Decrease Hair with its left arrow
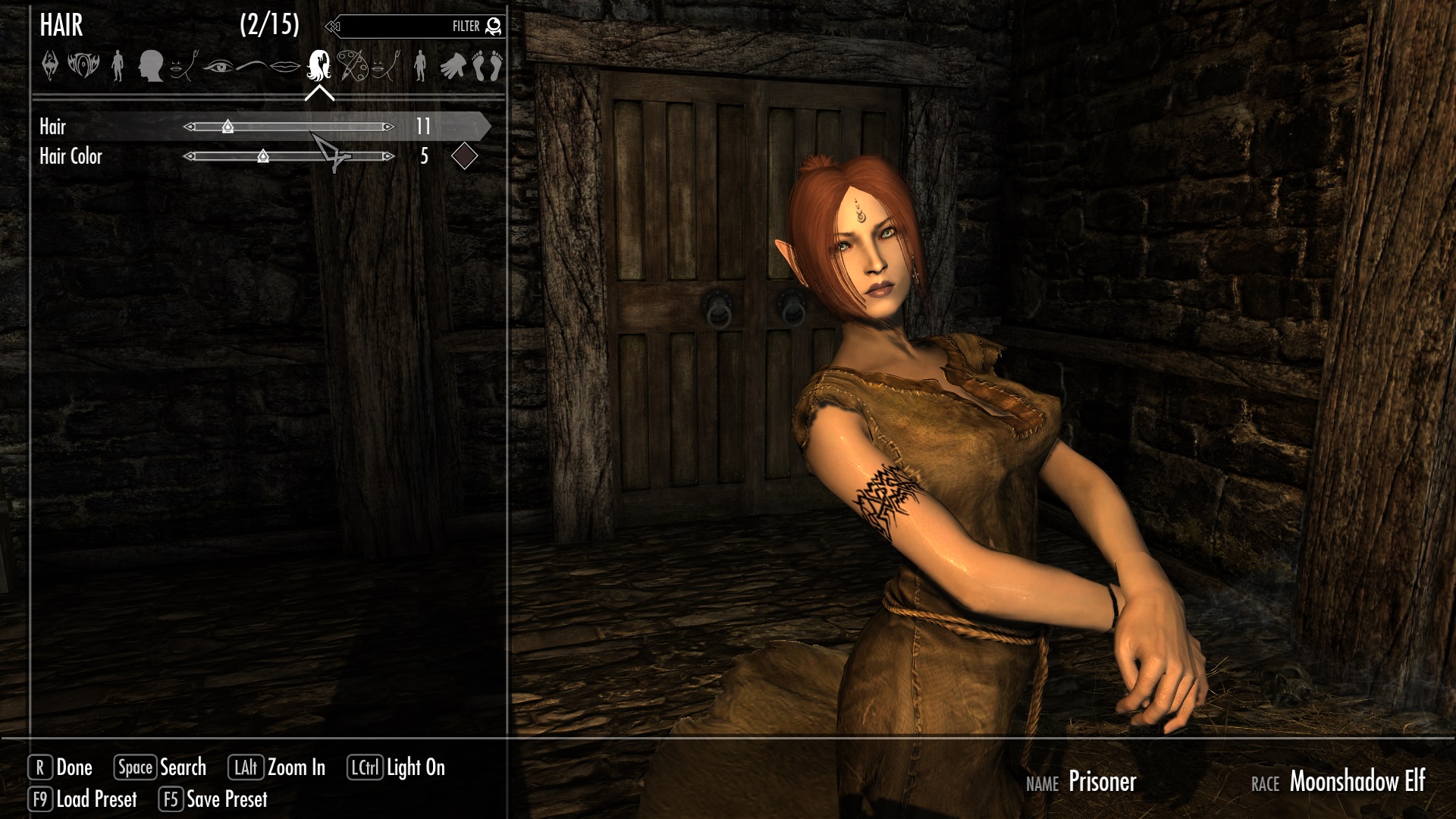 click(x=190, y=127)
